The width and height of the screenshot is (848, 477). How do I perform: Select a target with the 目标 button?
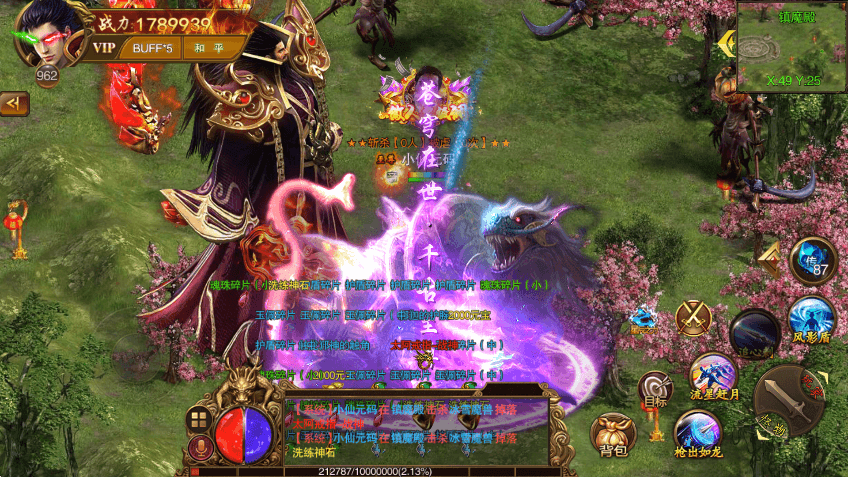(655, 390)
